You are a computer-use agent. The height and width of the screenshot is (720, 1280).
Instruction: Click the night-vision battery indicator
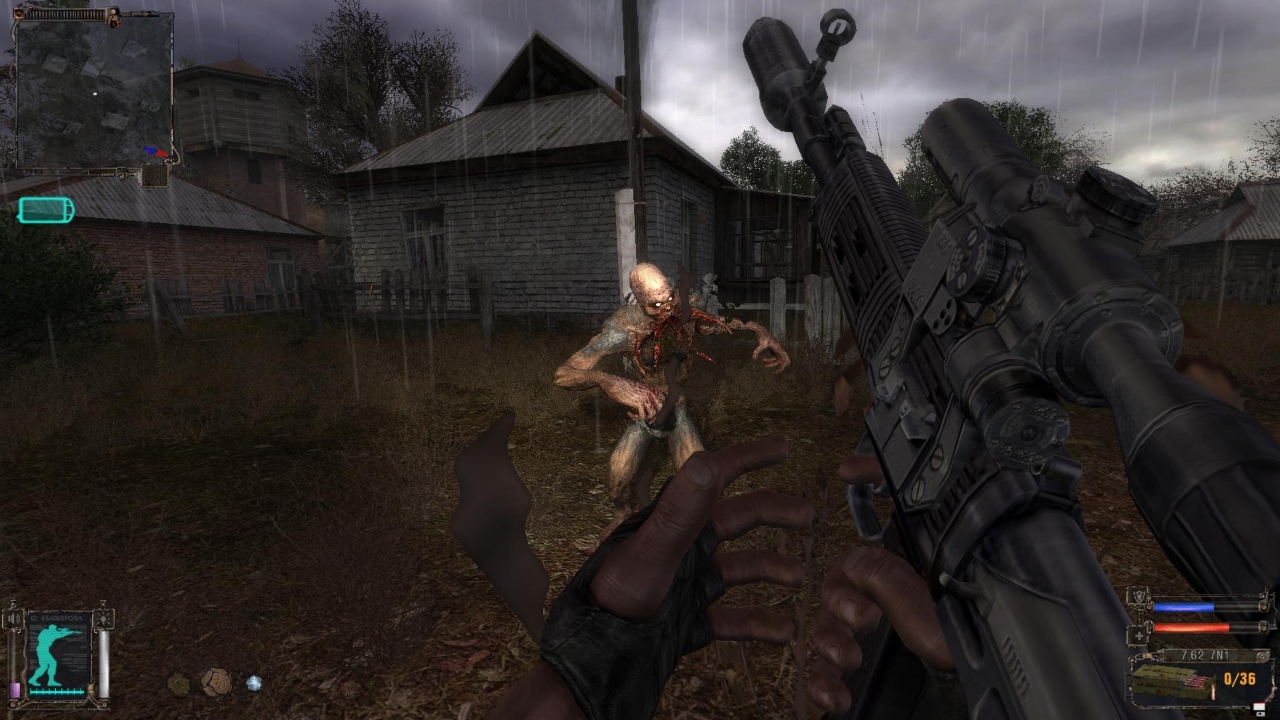click(x=45, y=210)
